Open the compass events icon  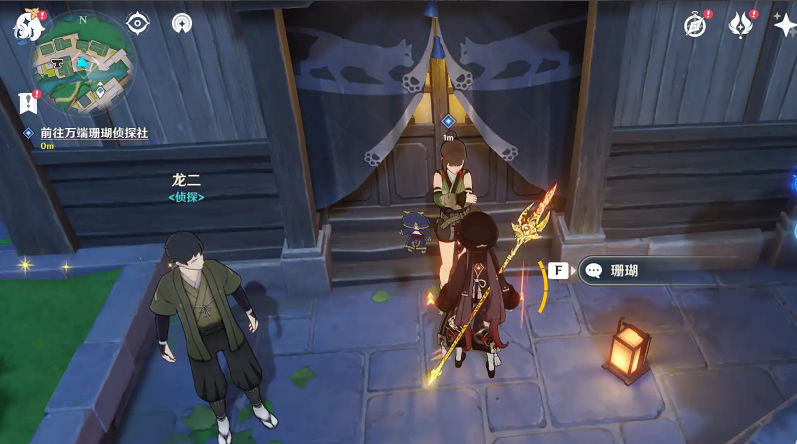coord(695,25)
